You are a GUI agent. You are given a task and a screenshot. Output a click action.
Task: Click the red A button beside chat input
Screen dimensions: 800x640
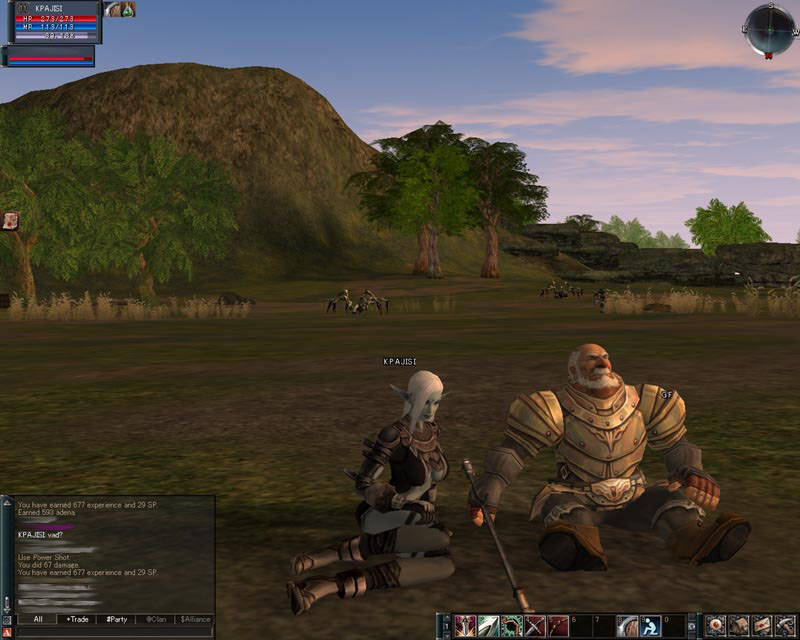click(x=6, y=632)
